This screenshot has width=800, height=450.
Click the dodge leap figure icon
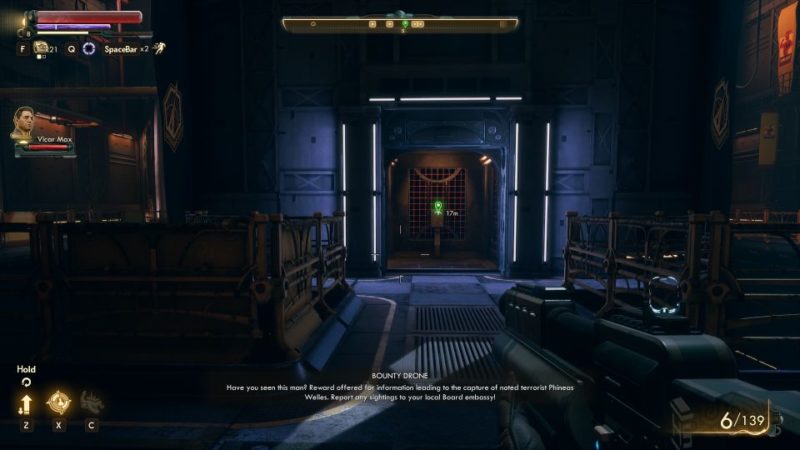tap(159, 47)
